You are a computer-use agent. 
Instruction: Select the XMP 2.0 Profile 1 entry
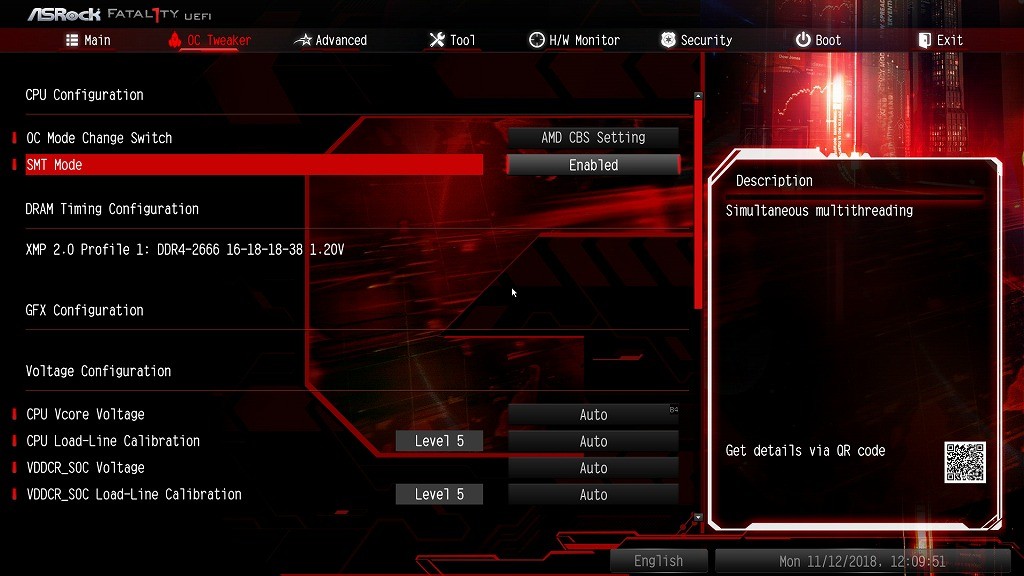(185, 250)
